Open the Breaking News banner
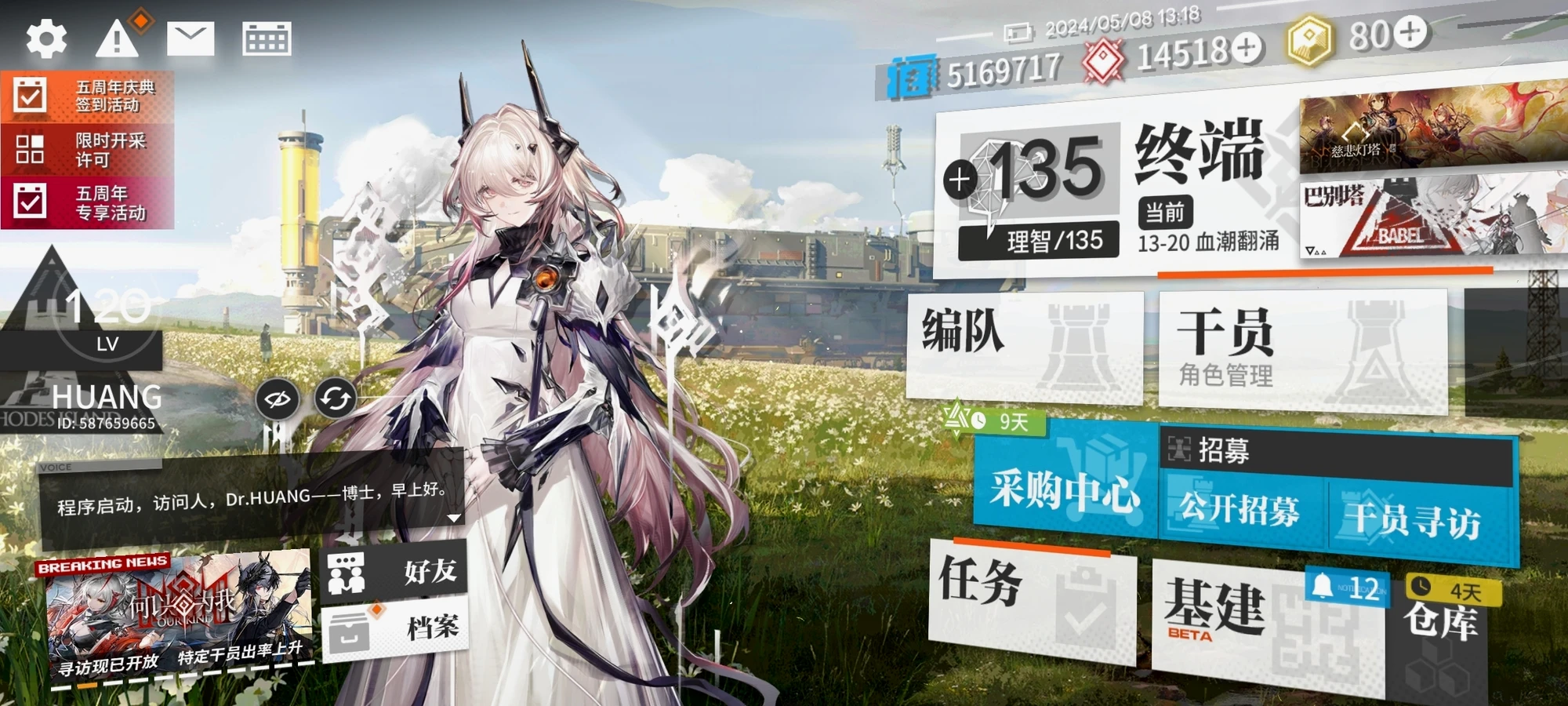Image resolution: width=1568 pixels, height=706 pixels. tap(179, 618)
